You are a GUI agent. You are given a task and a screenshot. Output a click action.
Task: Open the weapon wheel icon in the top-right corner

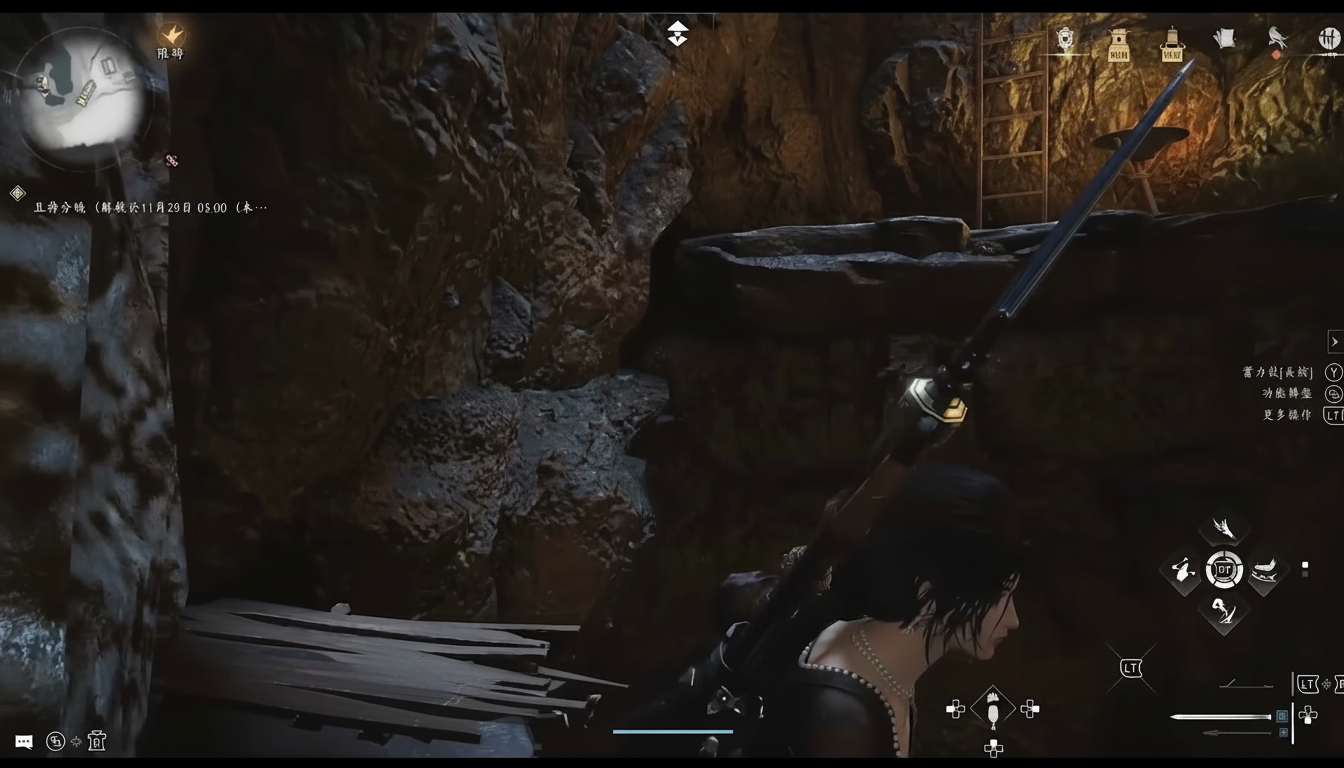tap(1328, 40)
